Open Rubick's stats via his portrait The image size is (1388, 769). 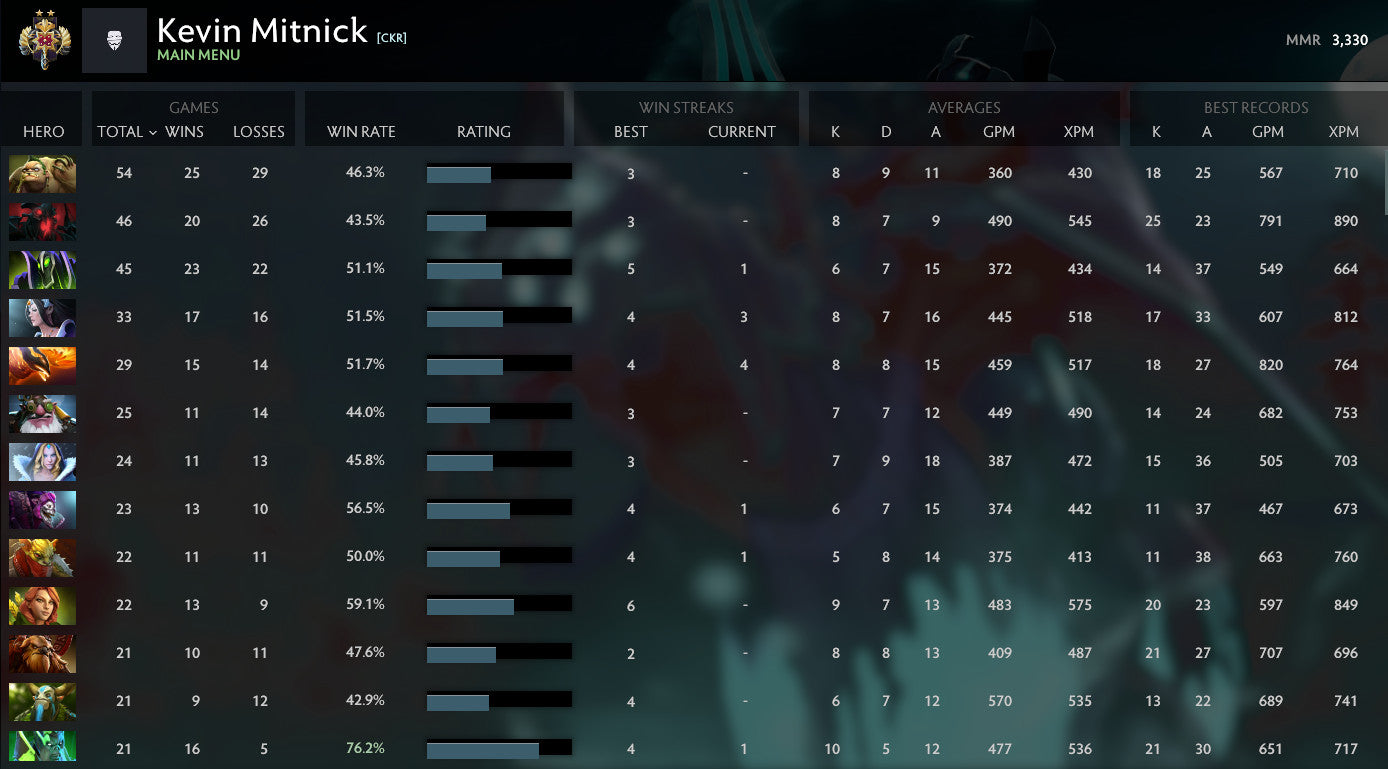pos(42,269)
